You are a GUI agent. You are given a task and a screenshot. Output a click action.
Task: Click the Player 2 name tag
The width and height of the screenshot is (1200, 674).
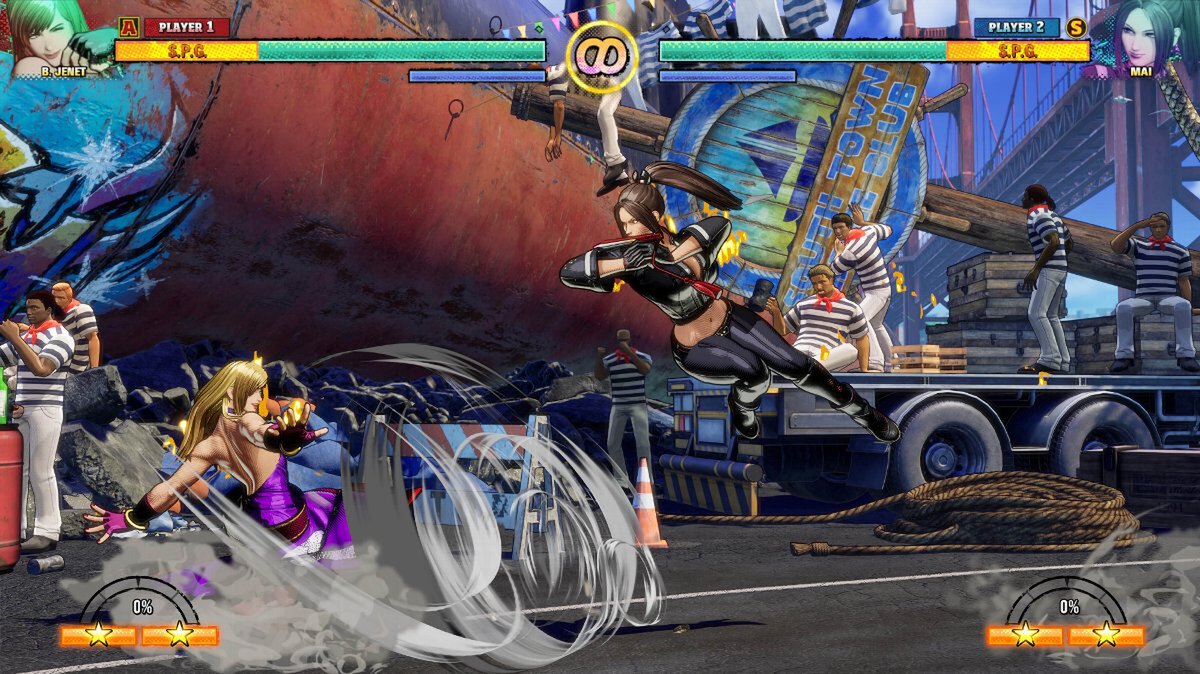[1016, 27]
